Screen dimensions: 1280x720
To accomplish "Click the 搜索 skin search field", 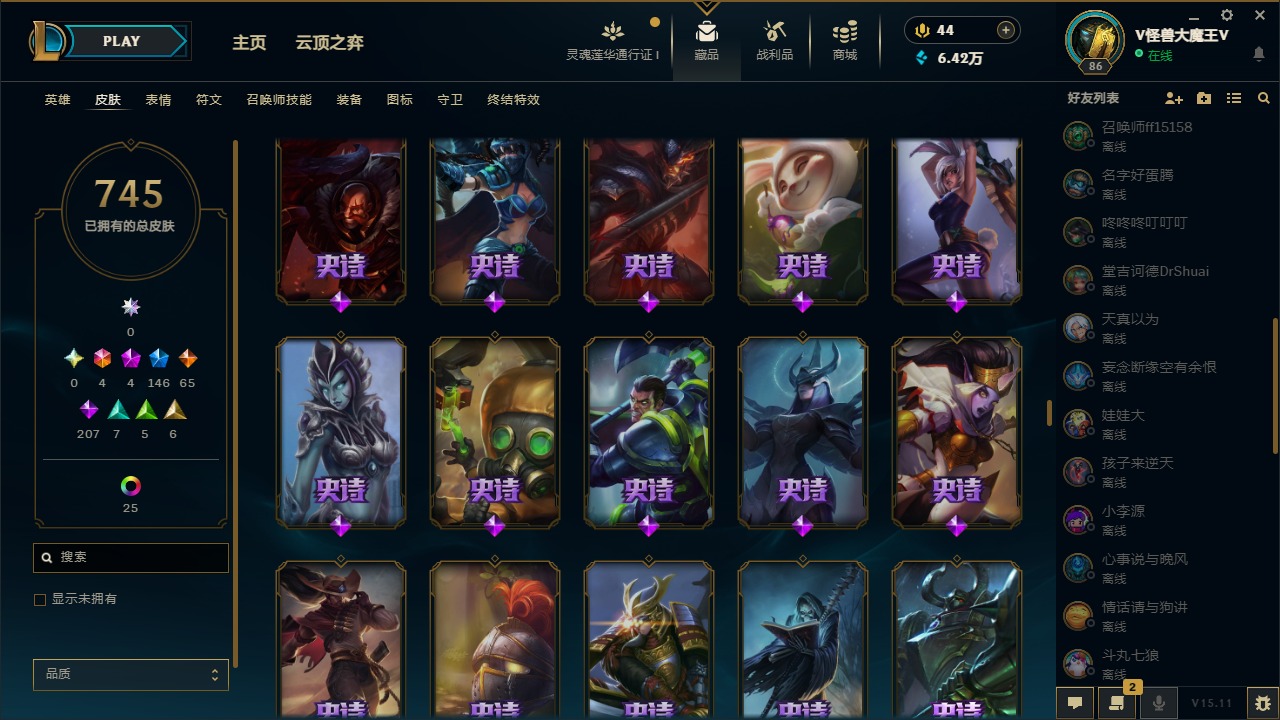I will click(130, 557).
